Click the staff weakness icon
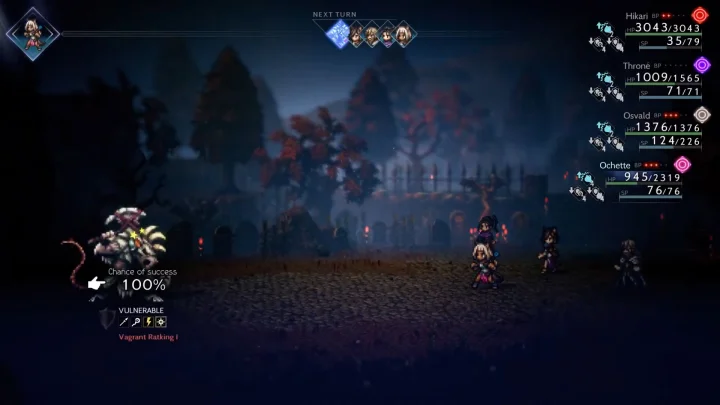The width and height of the screenshot is (720, 405). coord(136,322)
